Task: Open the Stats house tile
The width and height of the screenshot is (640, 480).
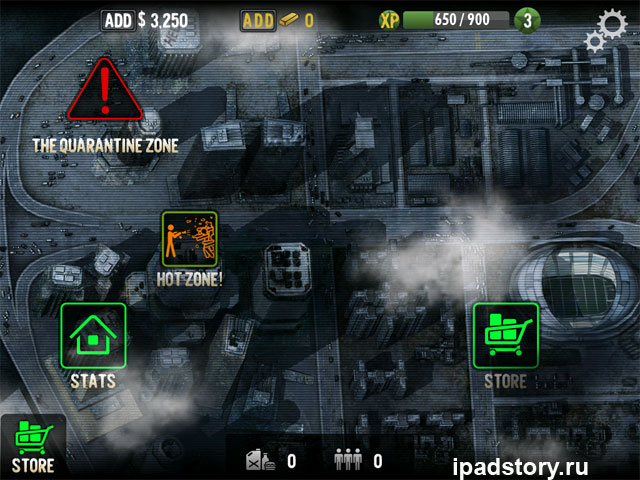Action: click(x=93, y=336)
